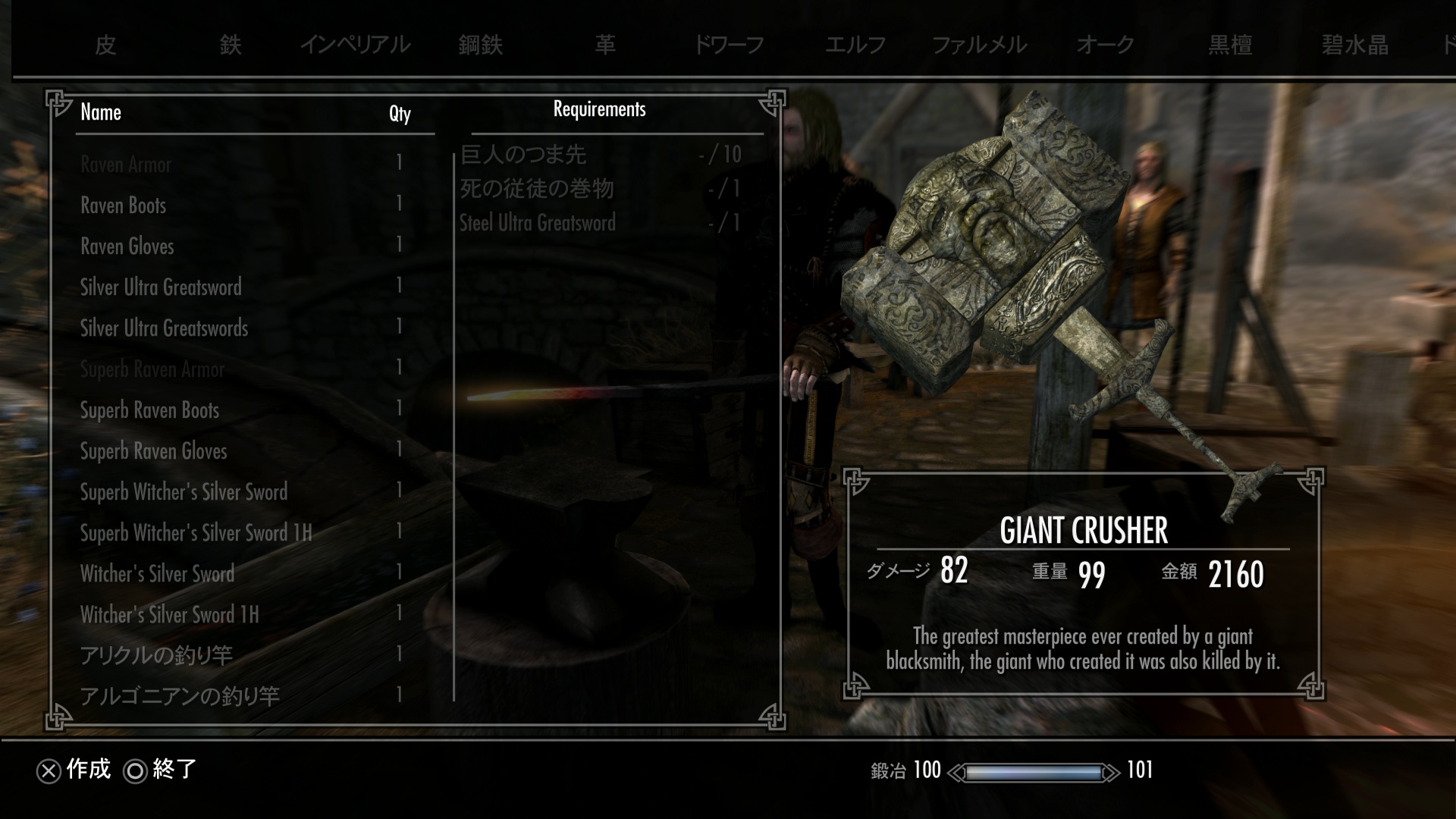Screen dimensions: 1456x819
Task: Choose the エルフ category tab
Action: click(855, 45)
